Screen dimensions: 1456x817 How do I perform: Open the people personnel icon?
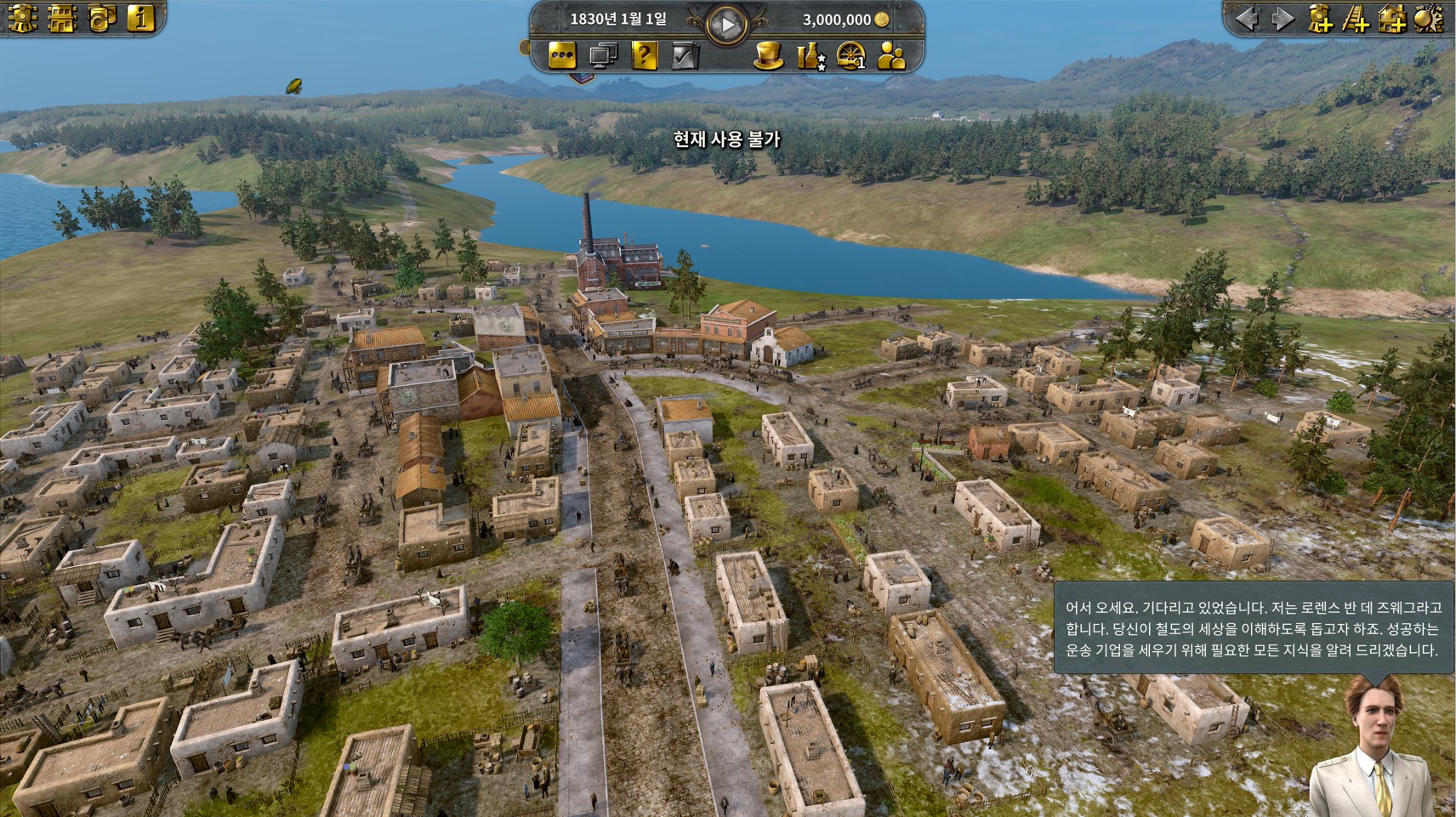tap(891, 56)
